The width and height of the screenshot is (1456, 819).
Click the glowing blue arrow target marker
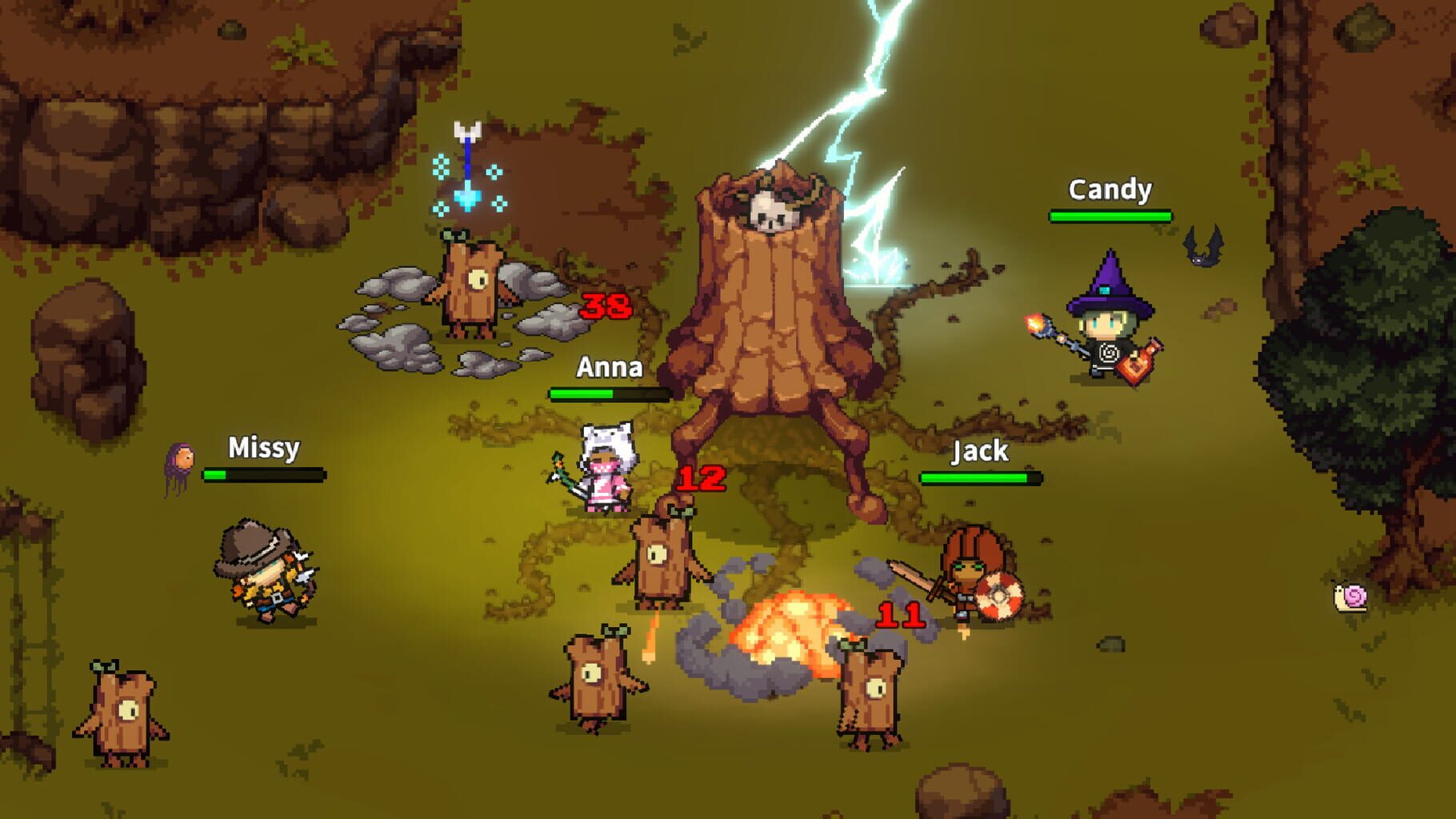[466, 160]
